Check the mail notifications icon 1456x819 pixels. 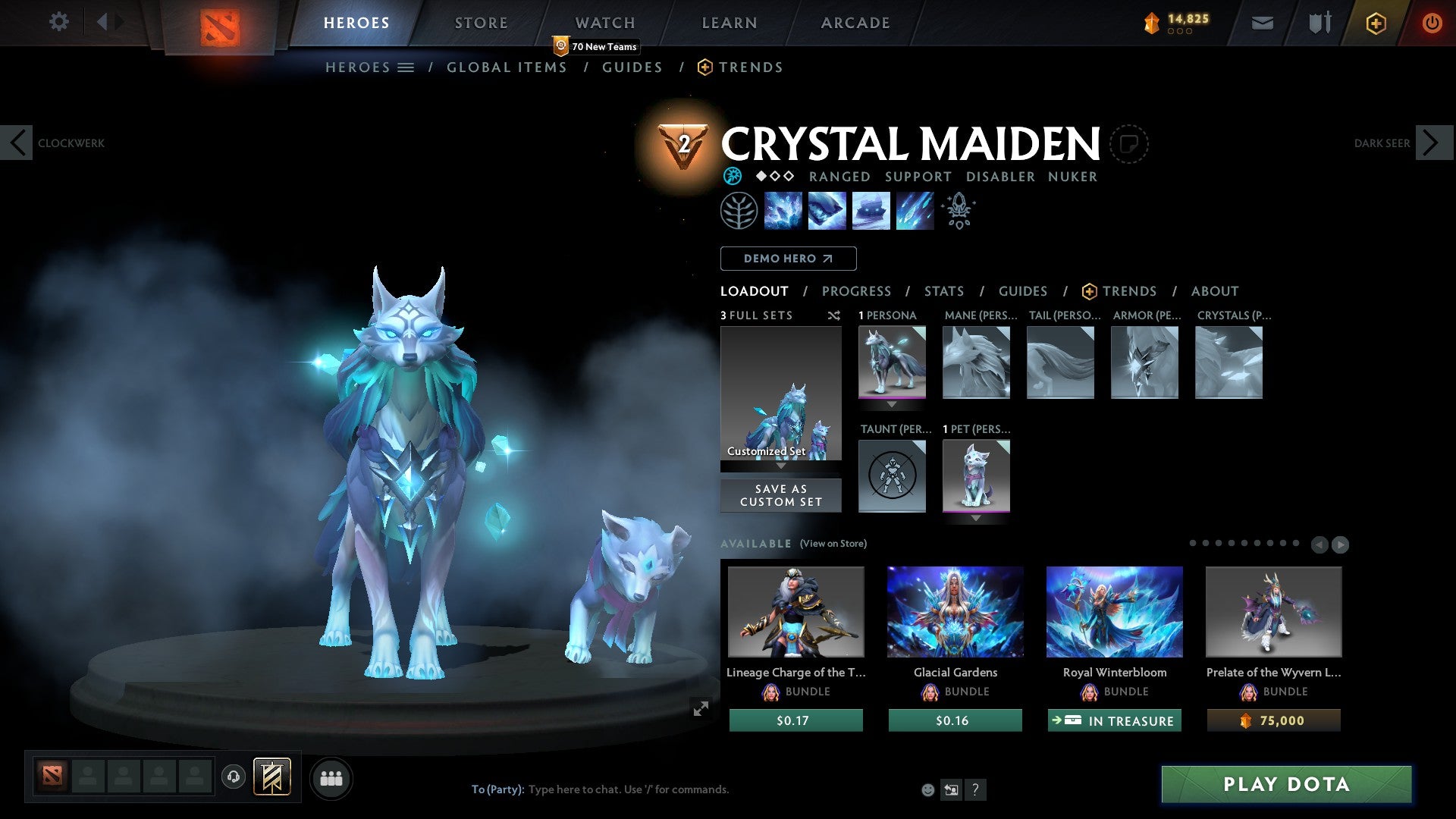coord(1263,22)
